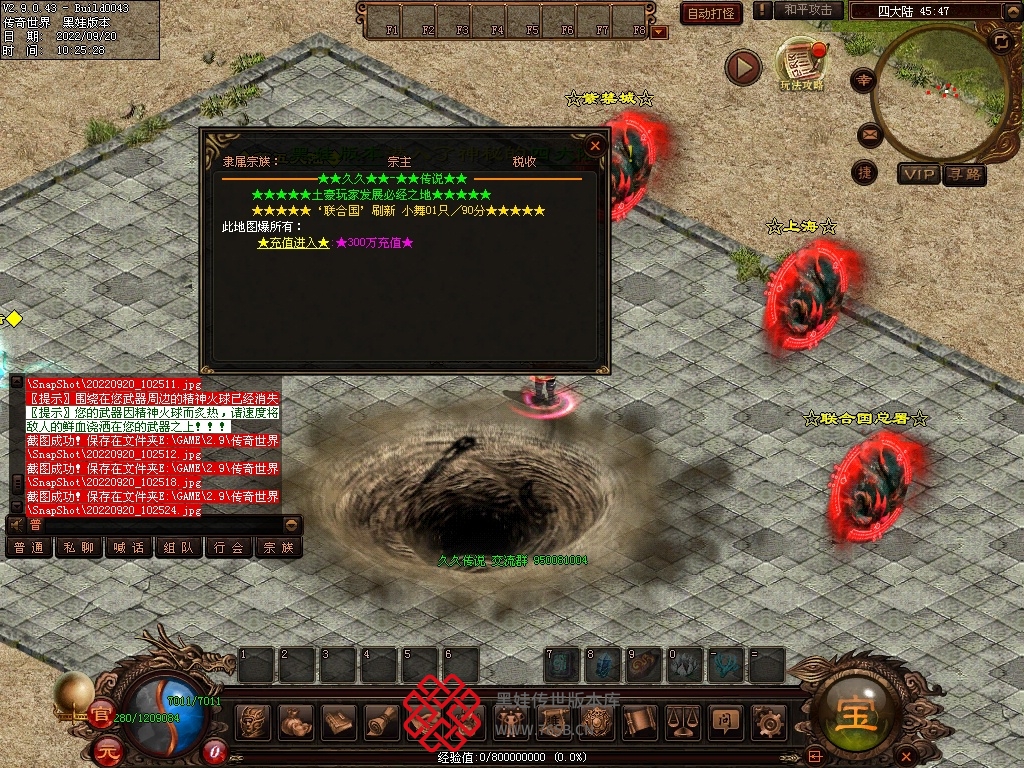The width and height of the screenshot is (1024, 768).
Task: Choose the 组队 team chat channel
Action: 179,548
